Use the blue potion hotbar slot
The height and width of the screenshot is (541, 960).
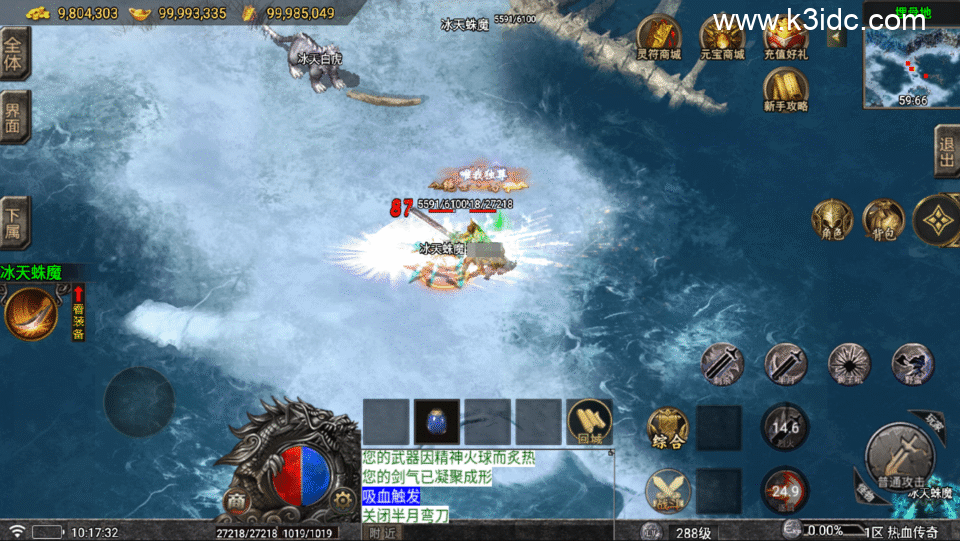436,421
